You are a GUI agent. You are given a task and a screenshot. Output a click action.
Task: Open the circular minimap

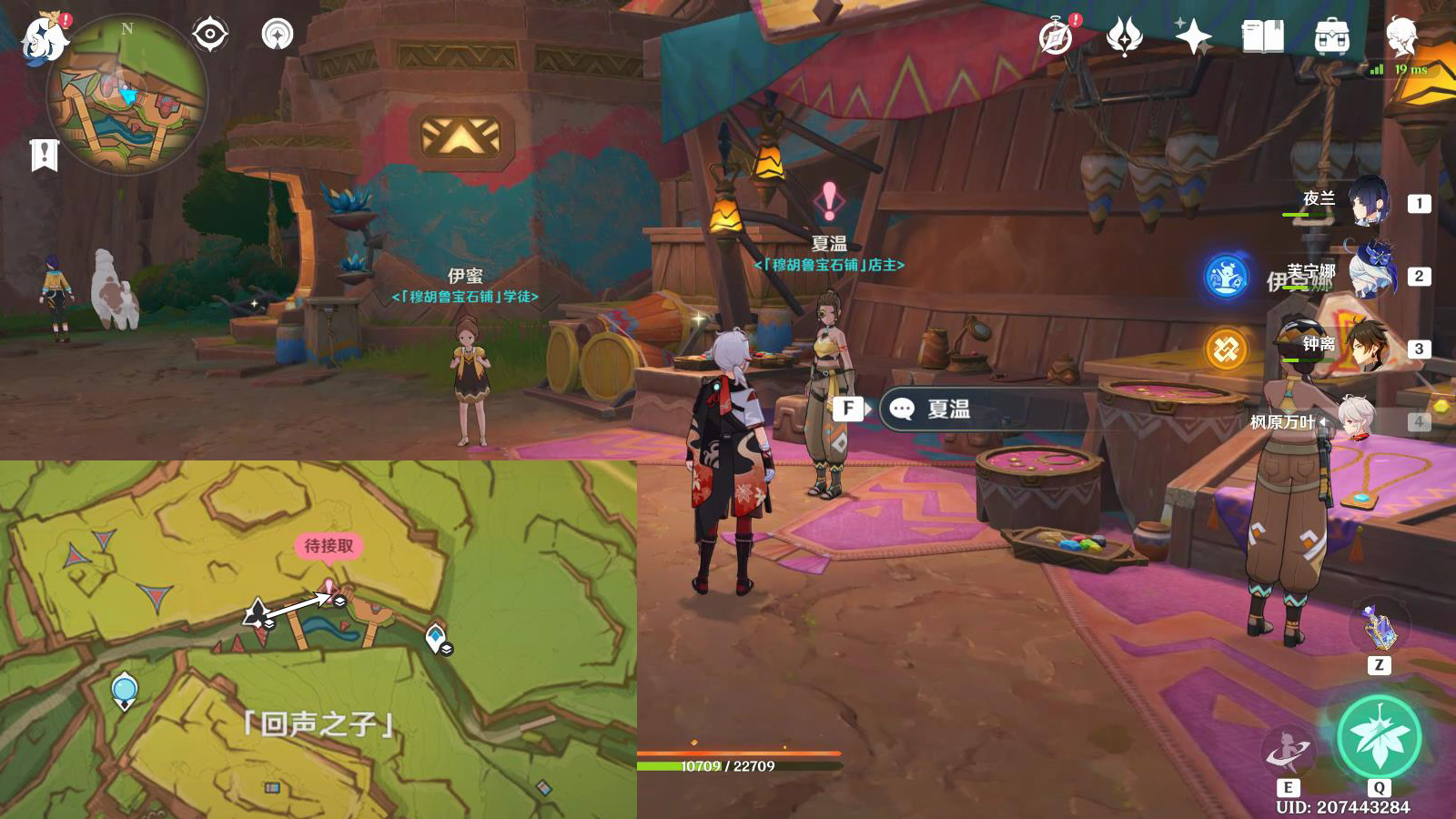pyautogui.click(x=127, y=94)
